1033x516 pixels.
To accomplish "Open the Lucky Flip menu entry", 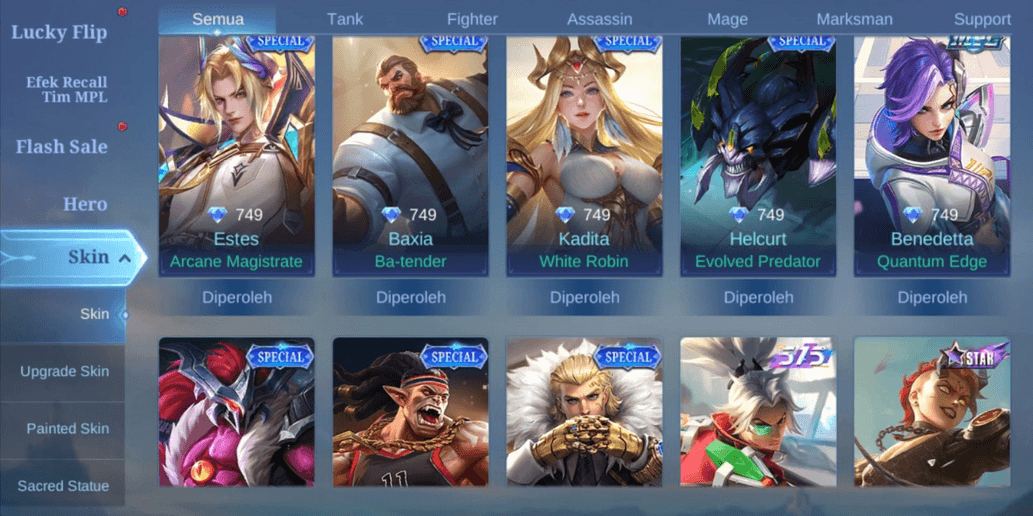I will [60, 32].
